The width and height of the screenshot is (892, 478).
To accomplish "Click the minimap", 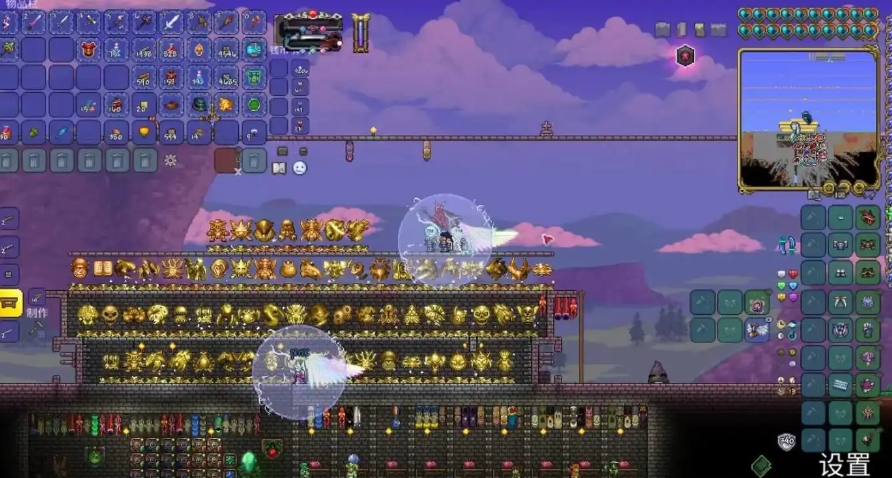I will pyautogui.click(x=808, y=118).
